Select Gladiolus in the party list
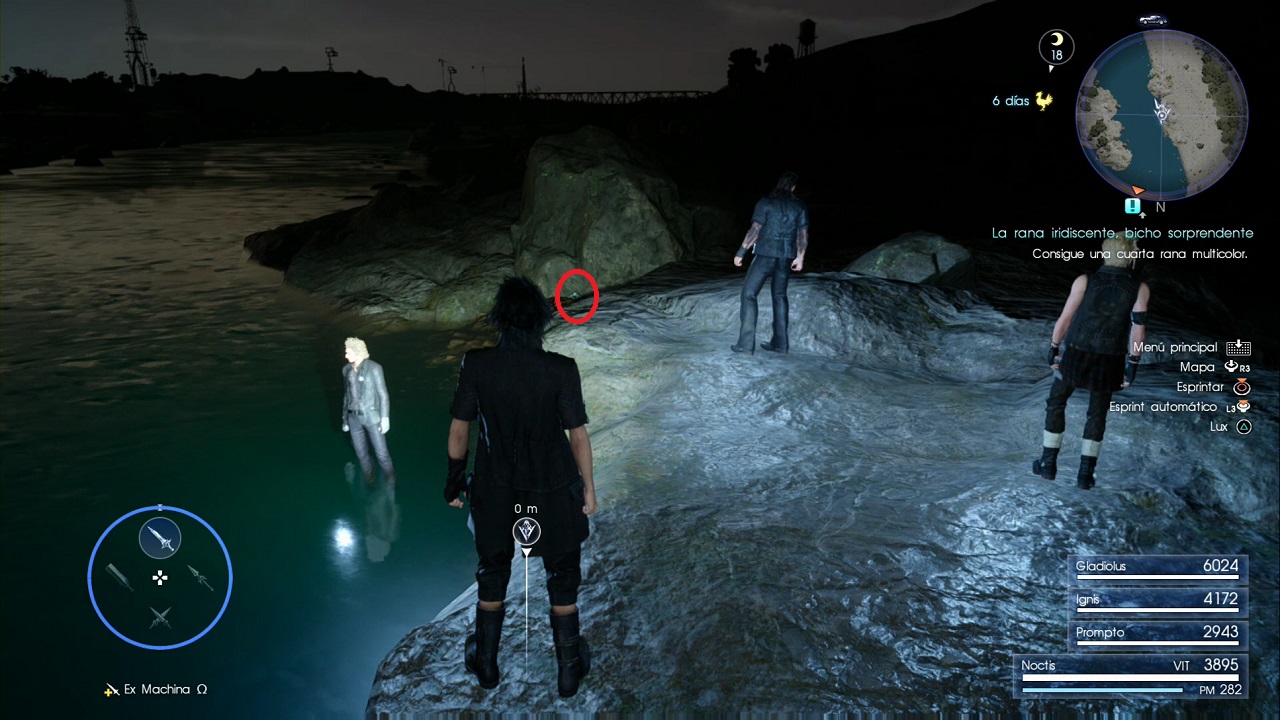The image size is (1280, 720). (1157, 567)
